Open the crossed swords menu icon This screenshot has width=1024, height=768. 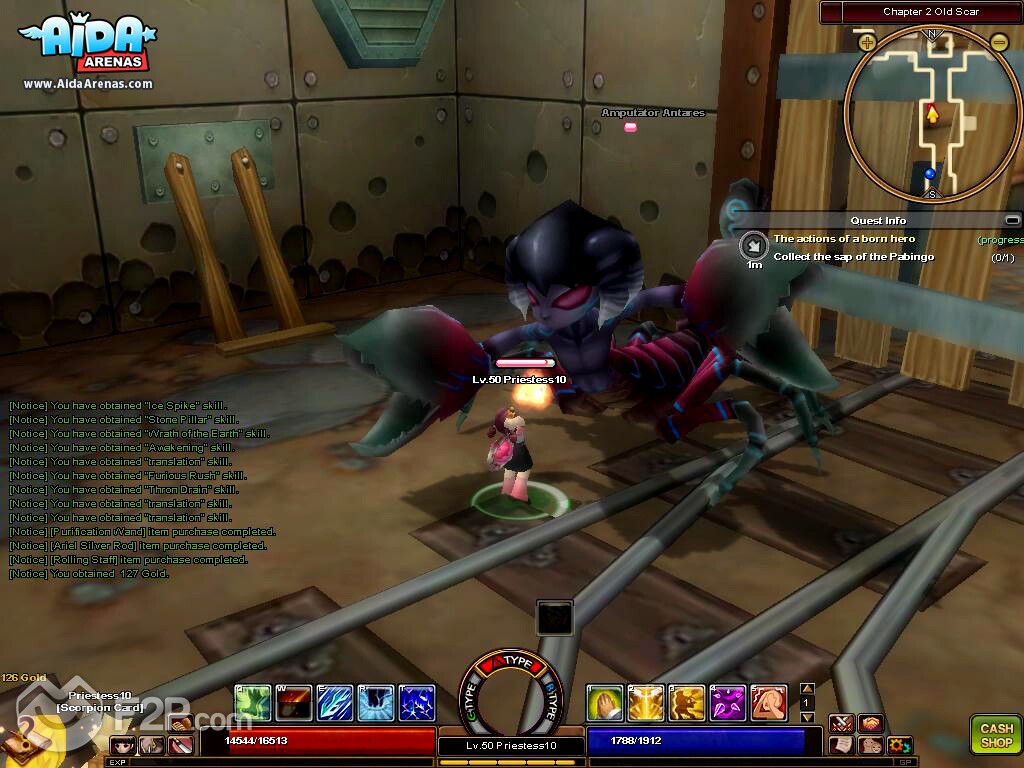[842, 723]
